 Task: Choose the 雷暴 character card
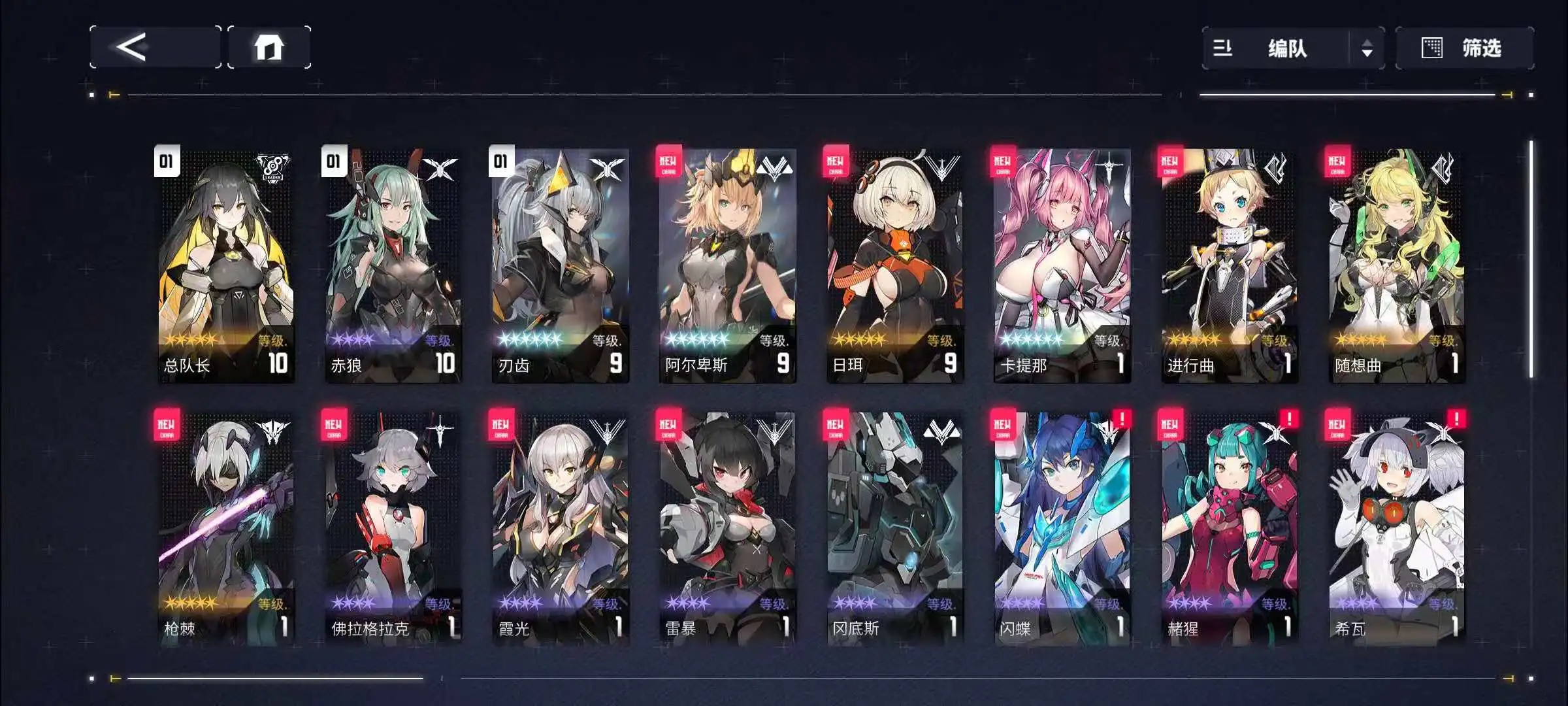pos(727,528)
